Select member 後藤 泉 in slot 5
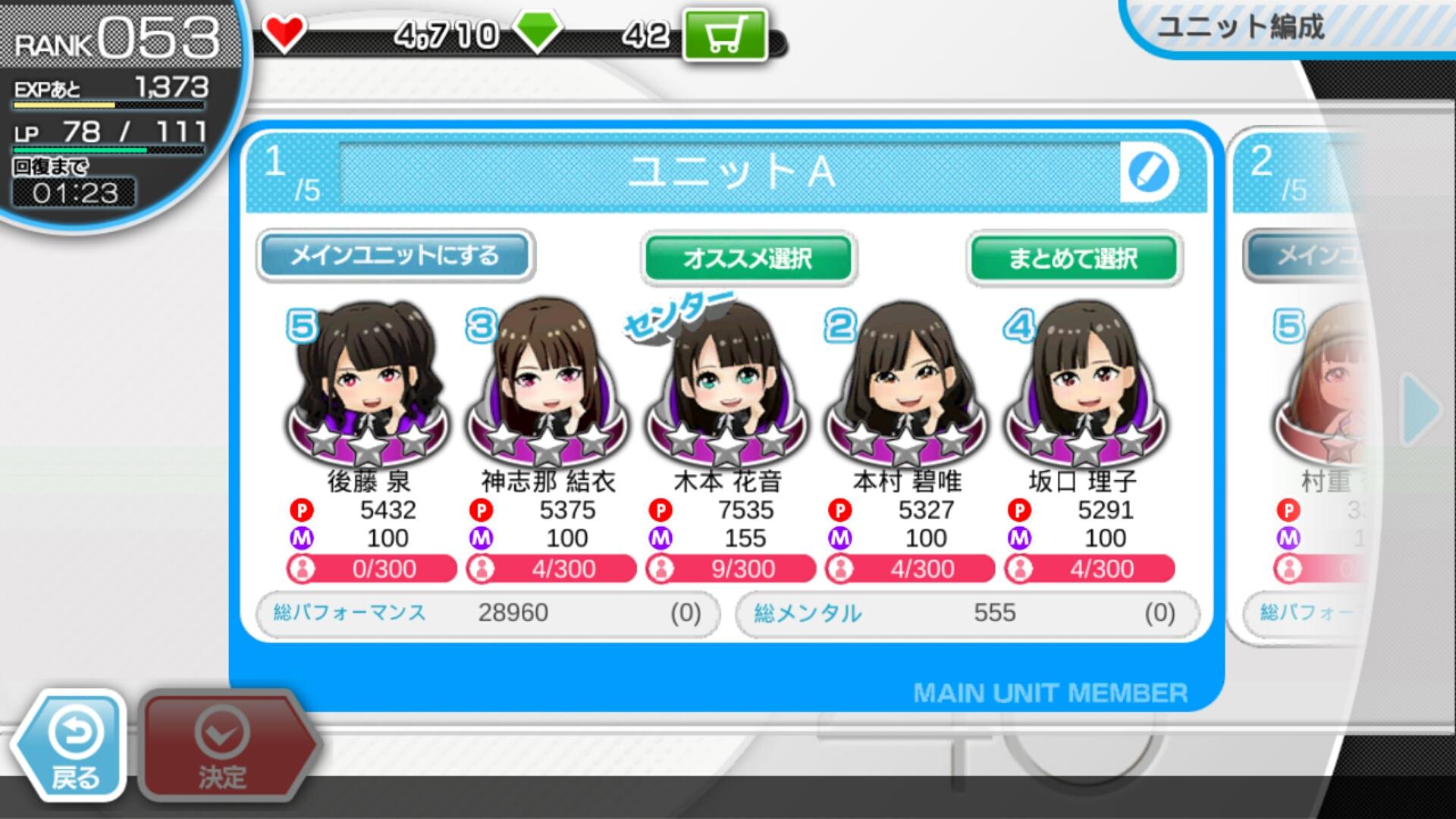 coord(369,387)
